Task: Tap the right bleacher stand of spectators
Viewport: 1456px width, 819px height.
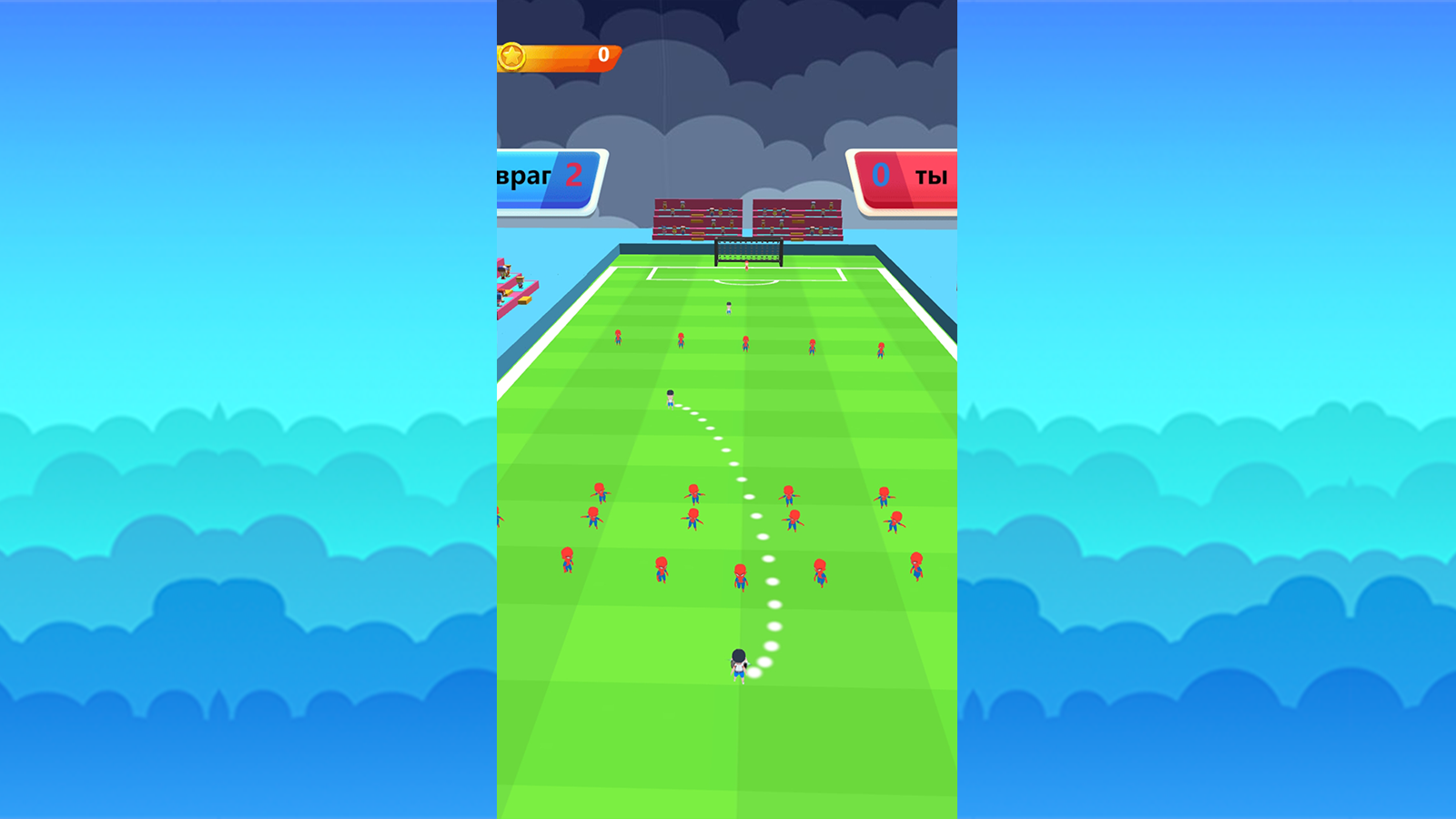Action: click(796, 218)
